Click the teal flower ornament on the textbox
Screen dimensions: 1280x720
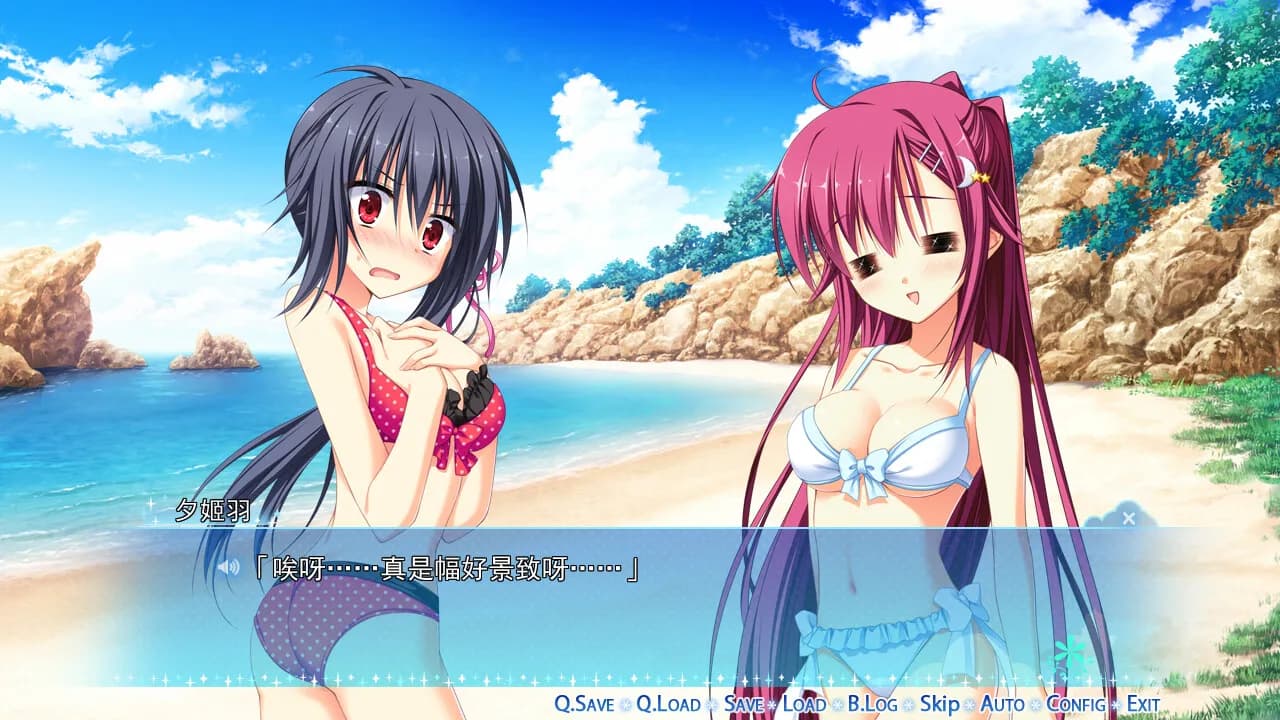[x=1070, y=650]
